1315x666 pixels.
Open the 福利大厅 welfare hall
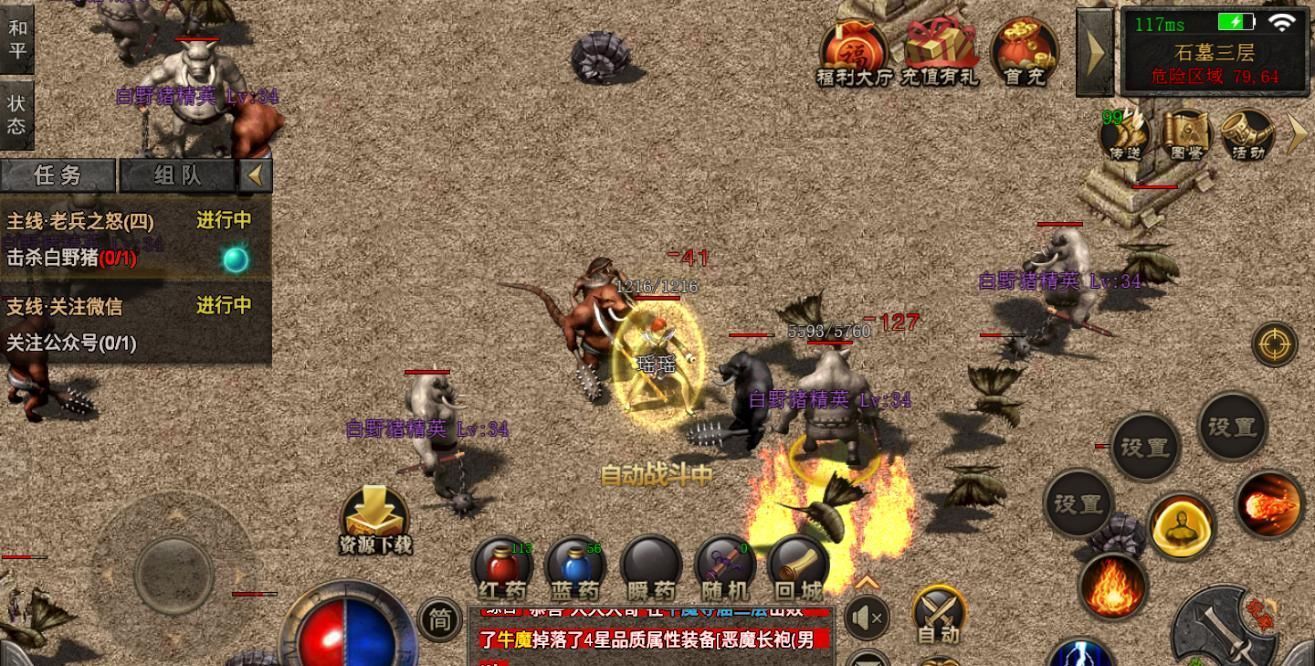[854, 52]
